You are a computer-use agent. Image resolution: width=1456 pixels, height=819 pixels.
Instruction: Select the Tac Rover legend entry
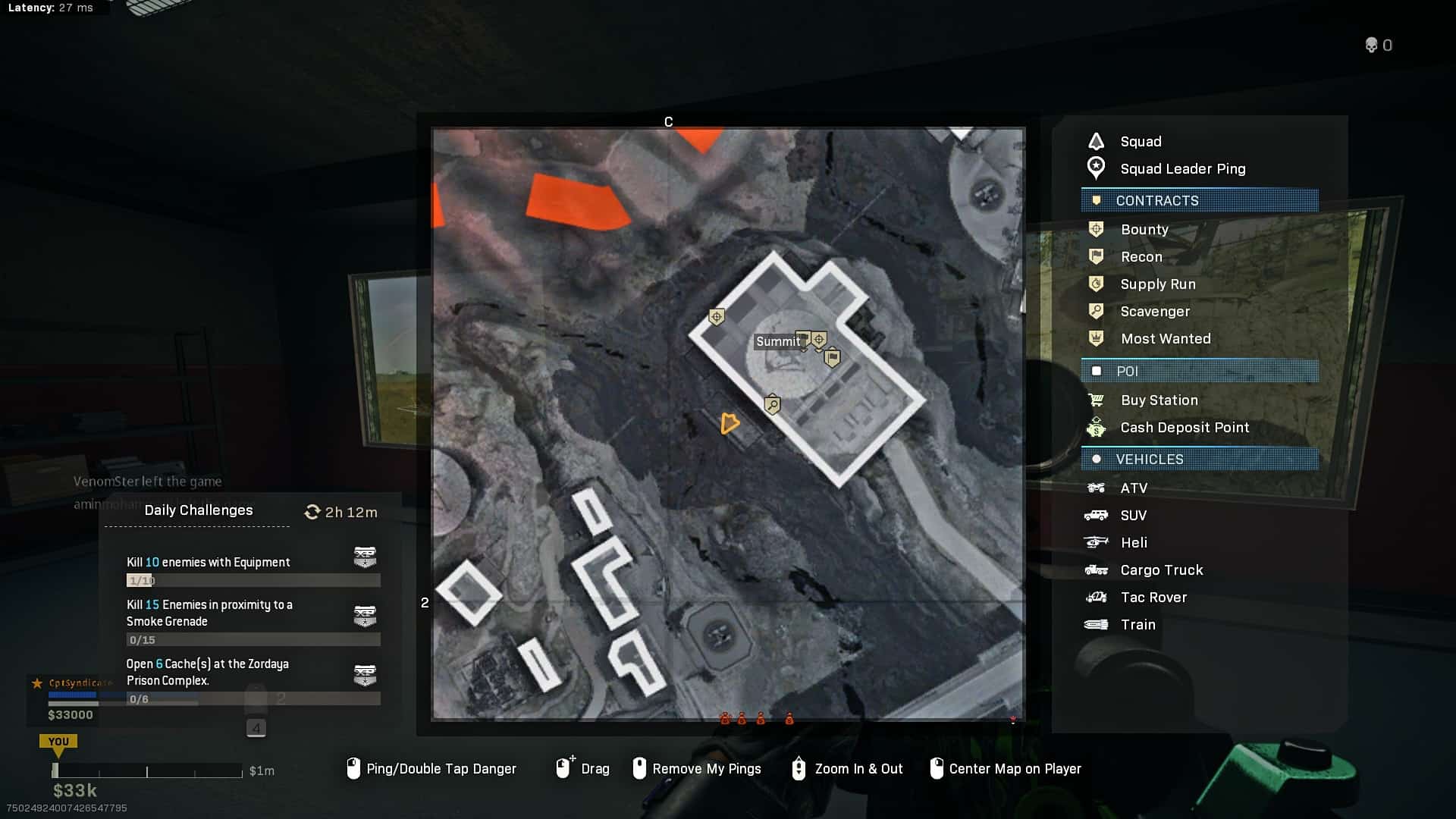1153,598
